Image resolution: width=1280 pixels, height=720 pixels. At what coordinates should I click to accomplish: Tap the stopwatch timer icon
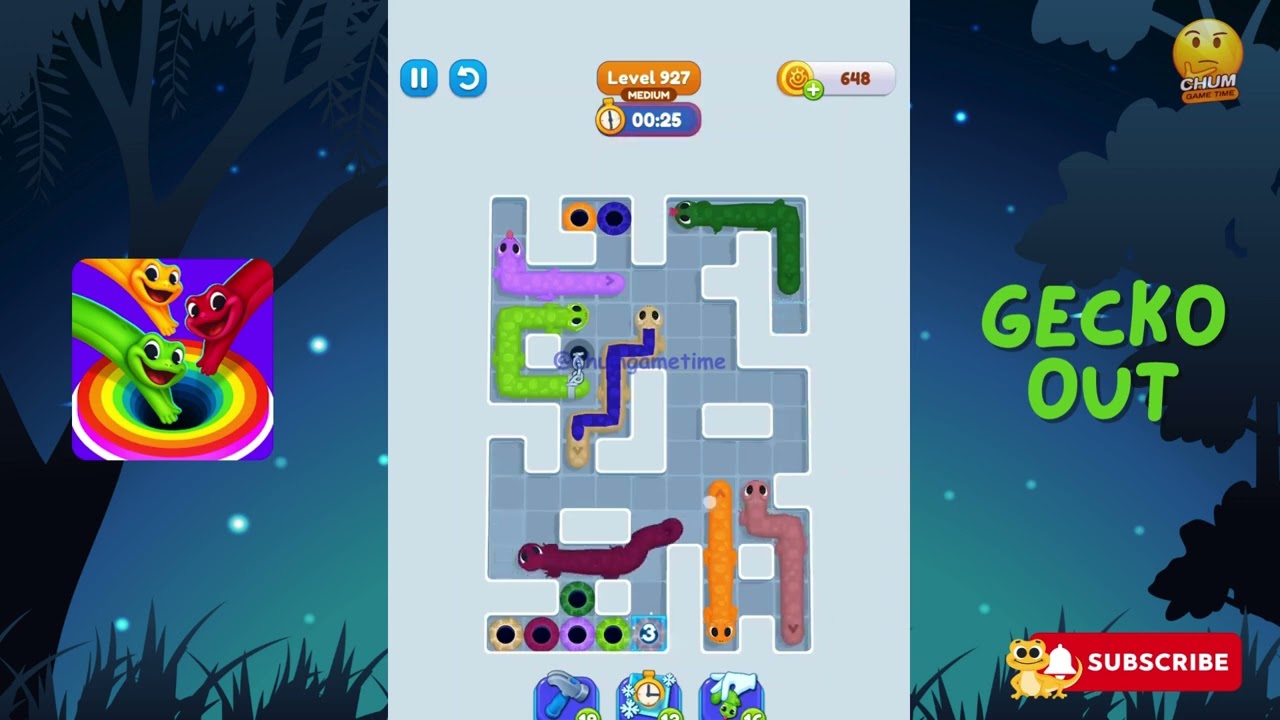[x=610, y=120]
